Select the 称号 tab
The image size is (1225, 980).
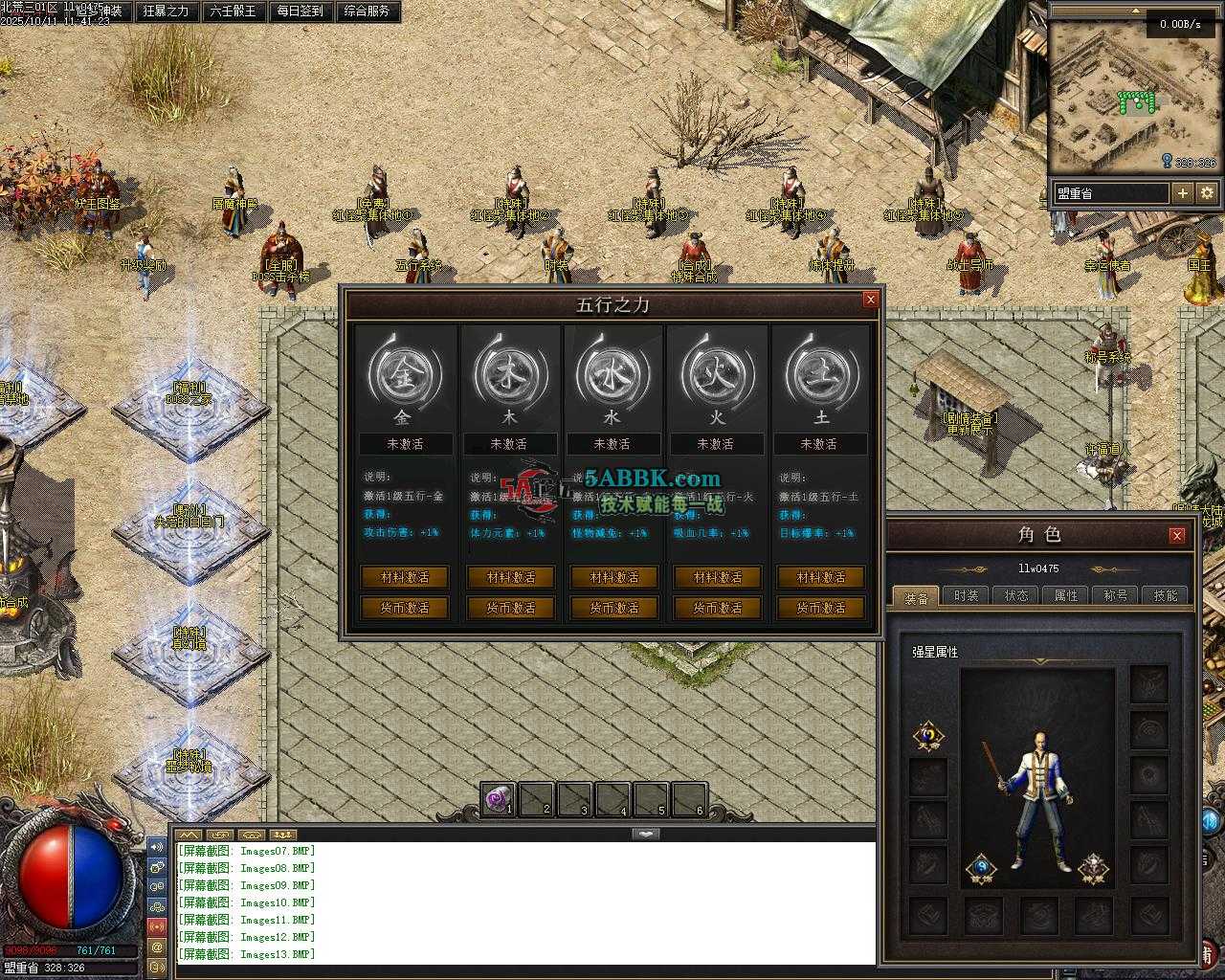[1116, 595]
